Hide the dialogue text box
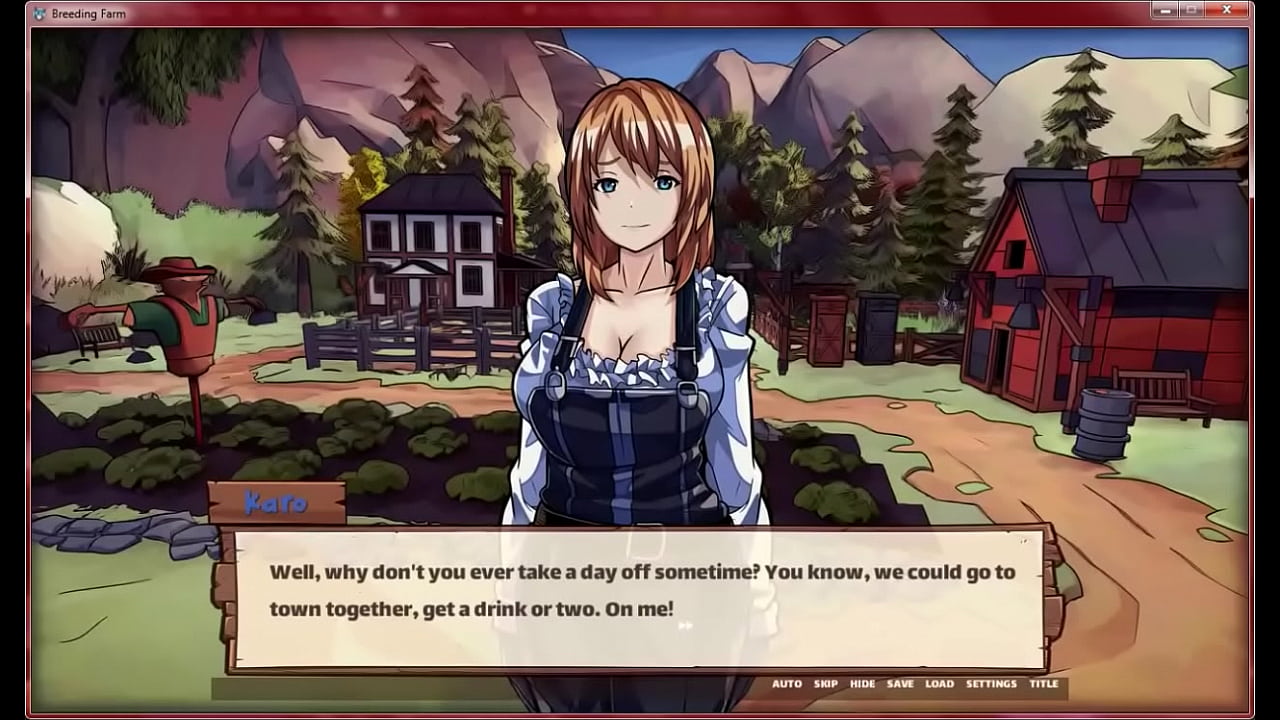This screenshot has width=1280, height=720. click(862, 684)
